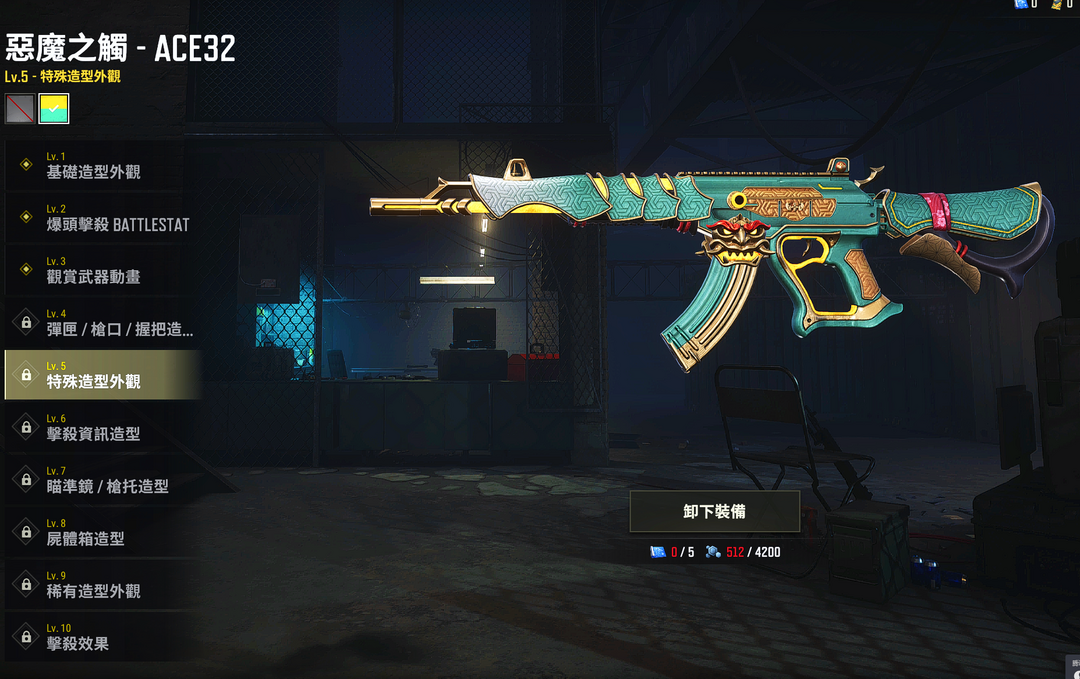Open Lv.7 瞄準鏡 / 槍托造型 entry
1080x679 pixels.
pos(100,479)
